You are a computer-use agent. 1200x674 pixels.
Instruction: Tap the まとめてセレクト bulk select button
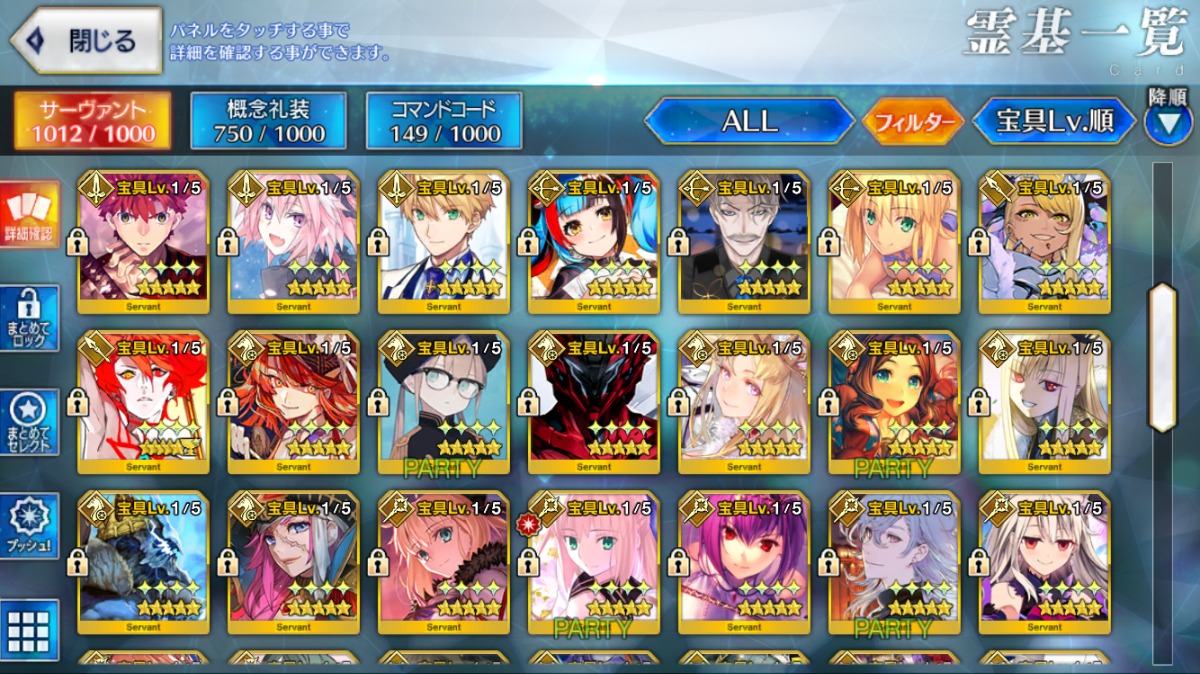(28, 423)
